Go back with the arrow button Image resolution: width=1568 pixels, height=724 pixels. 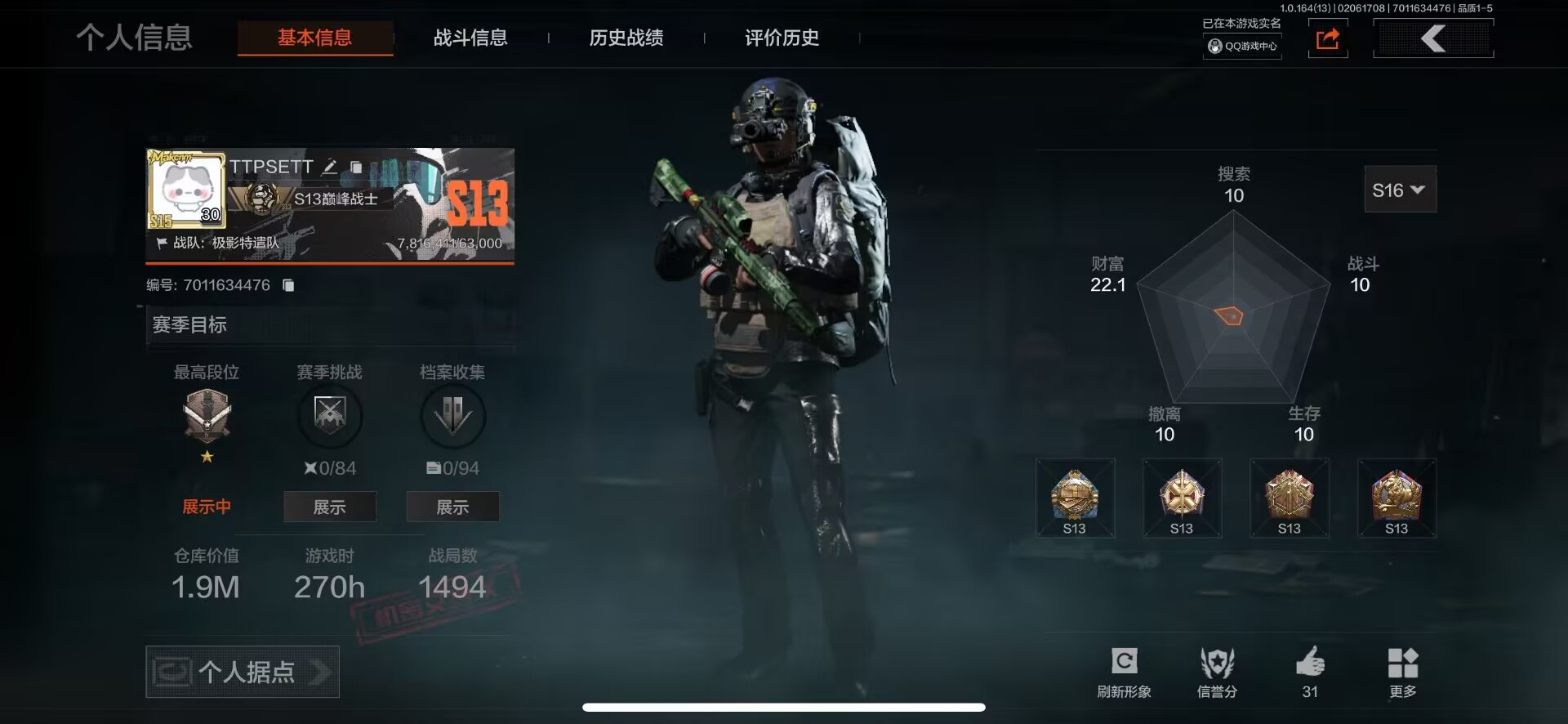tap(1433, 38)
